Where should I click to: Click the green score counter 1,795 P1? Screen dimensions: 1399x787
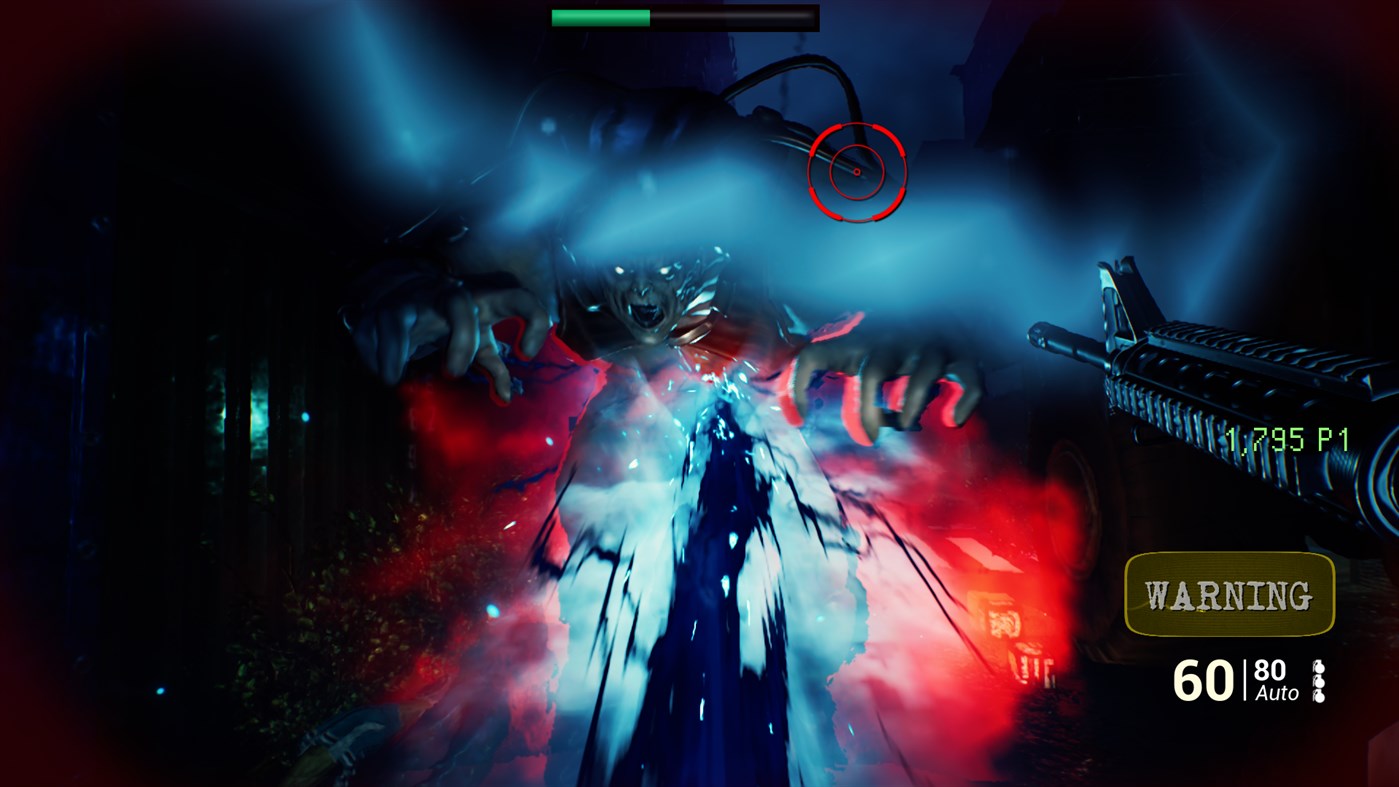(x=1287, y=440)
